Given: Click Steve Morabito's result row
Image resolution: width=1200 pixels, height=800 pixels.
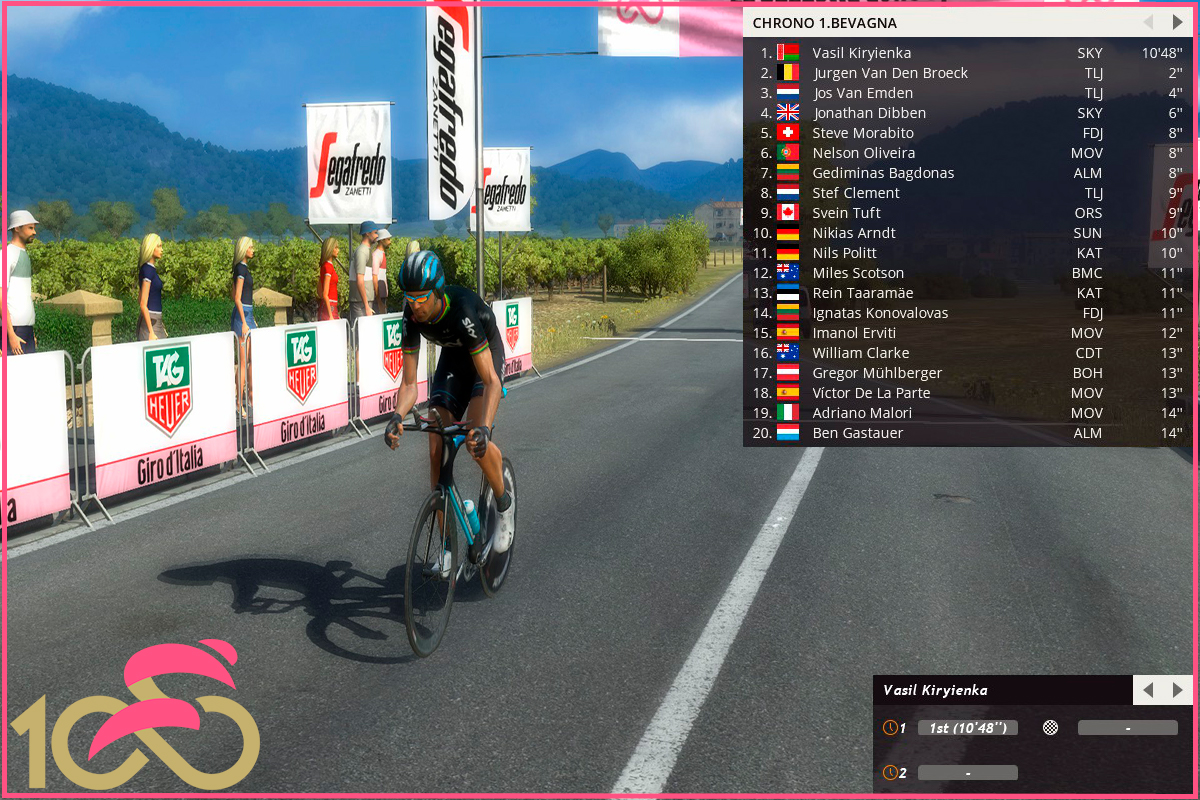Looking at the screenshot, I should [x=863, y=133].
